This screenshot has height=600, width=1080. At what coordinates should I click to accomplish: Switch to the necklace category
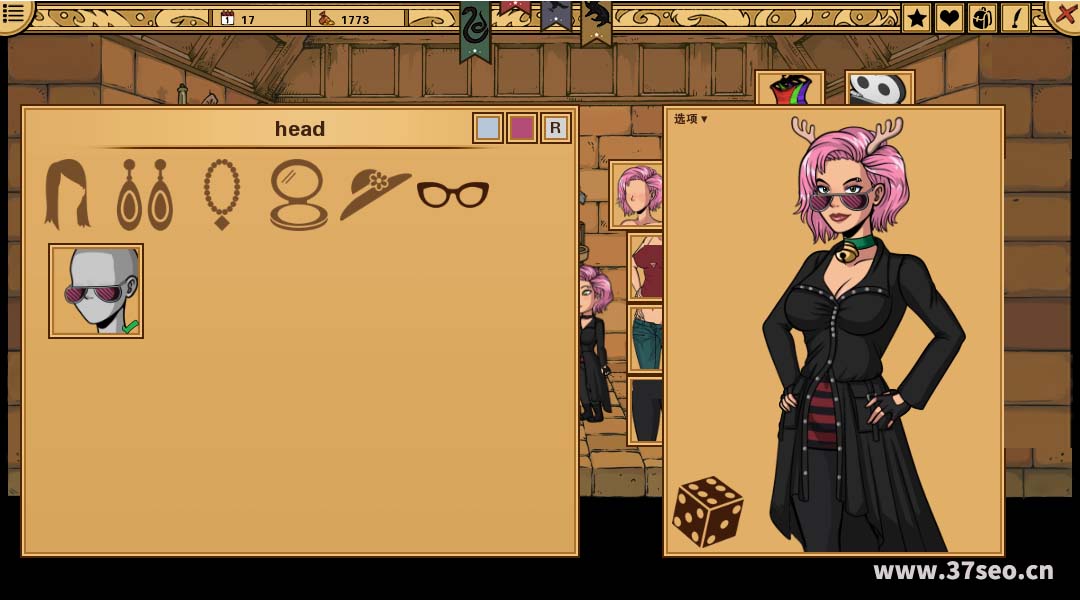coord(221,194)
